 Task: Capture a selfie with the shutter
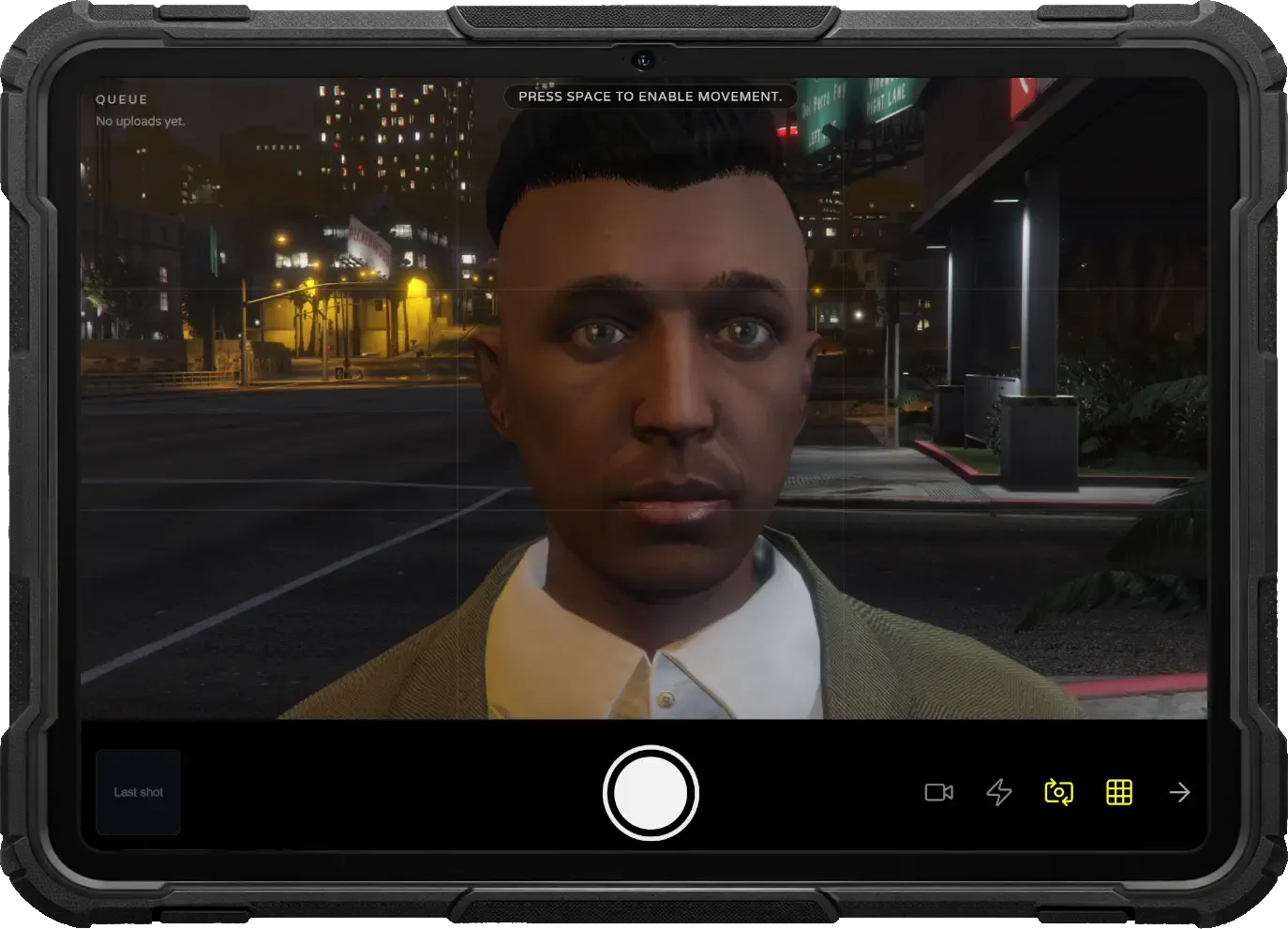tap(651, 792)
